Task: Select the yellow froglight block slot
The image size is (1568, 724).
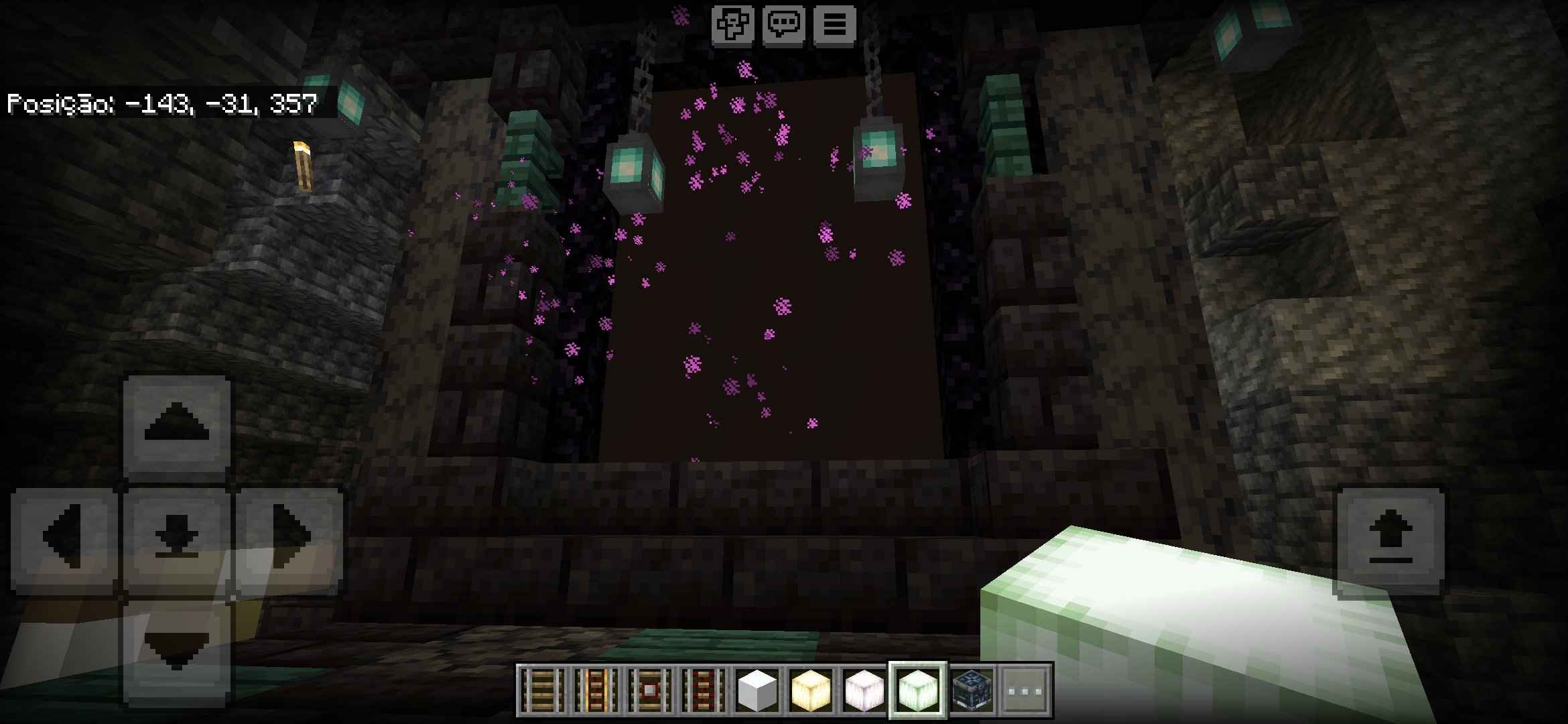Action: pos(810,690)
